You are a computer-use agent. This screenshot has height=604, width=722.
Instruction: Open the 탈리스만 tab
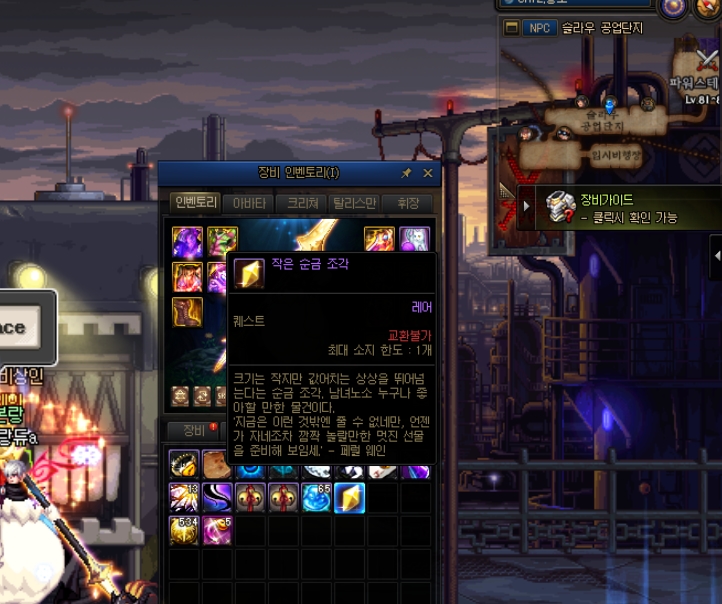pyautogui.click(x=356, y=202)
